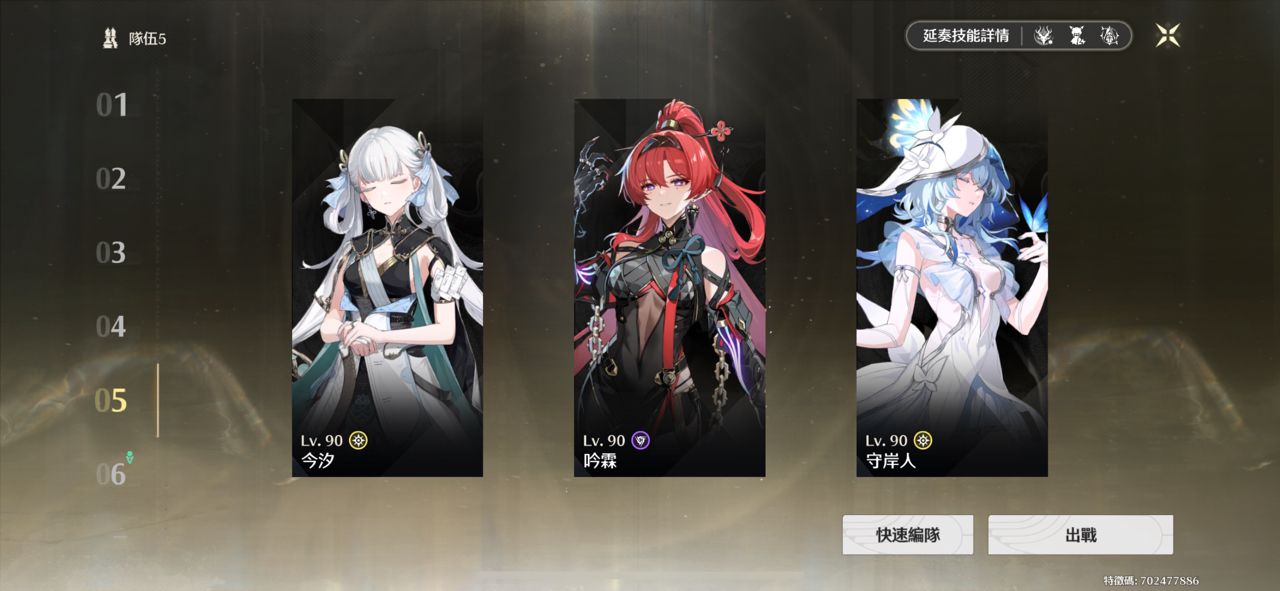Image resolution: width=1280 pixels, height=591 pixels.
Task: Choose the red-haired 吟霖 character card
Action: pyautogui.click(x=669, y=288)
